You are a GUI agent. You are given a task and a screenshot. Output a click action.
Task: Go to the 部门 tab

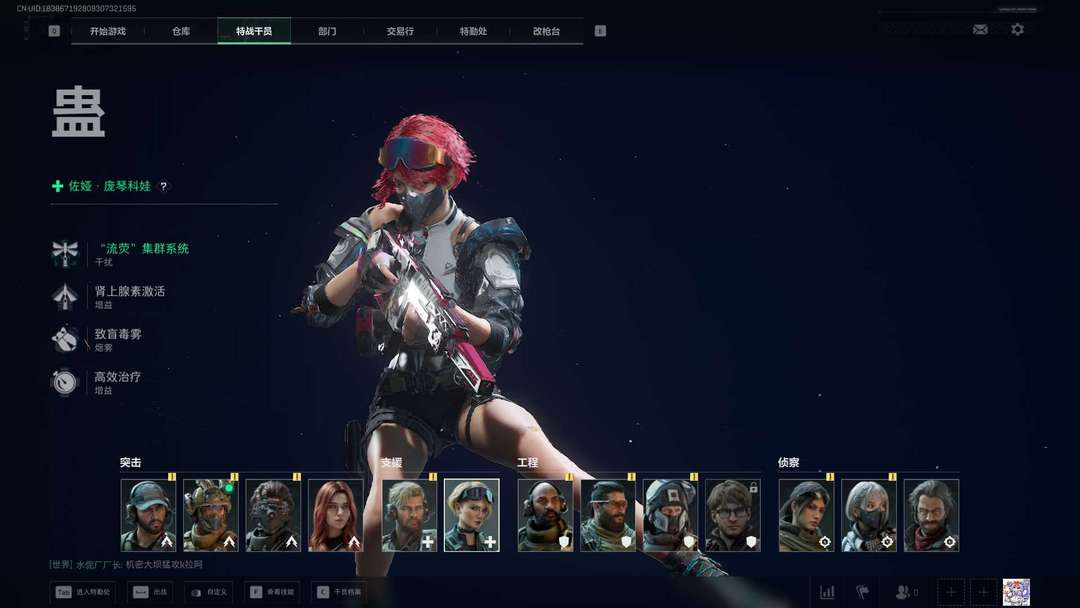[x=327, y=31]
